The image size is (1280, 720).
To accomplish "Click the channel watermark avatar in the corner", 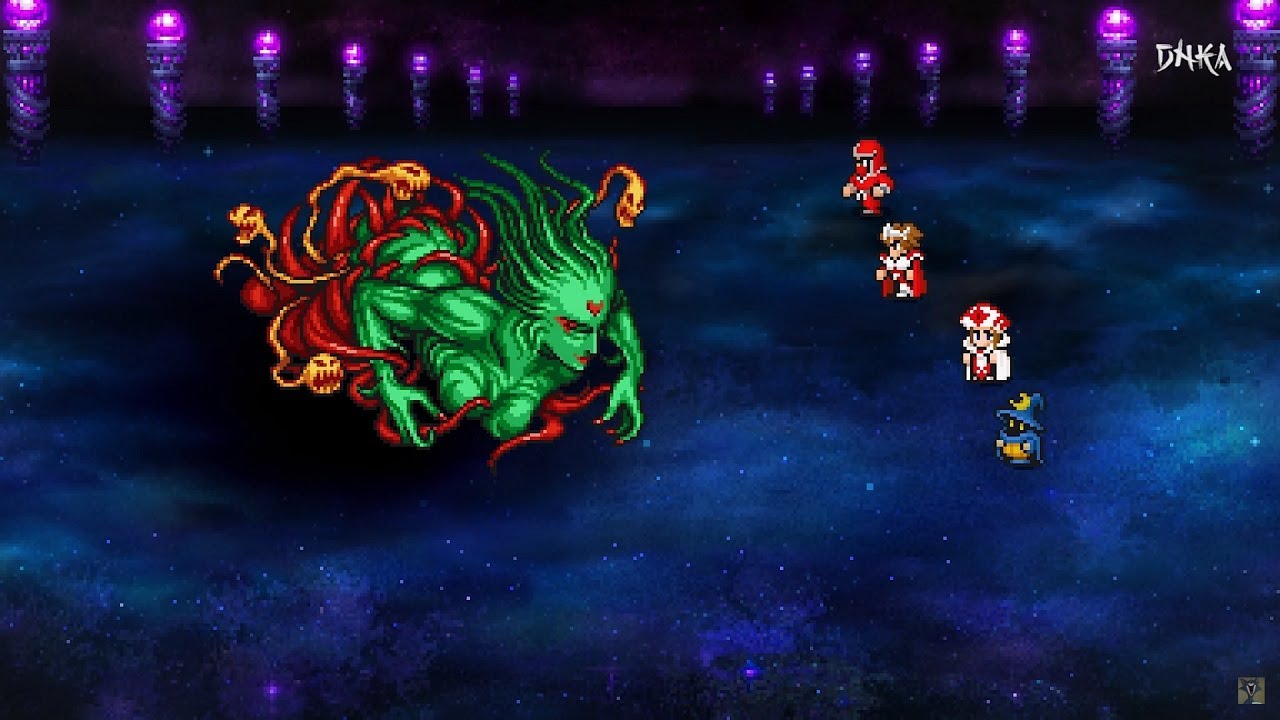I will click(x=1250, y=692).
